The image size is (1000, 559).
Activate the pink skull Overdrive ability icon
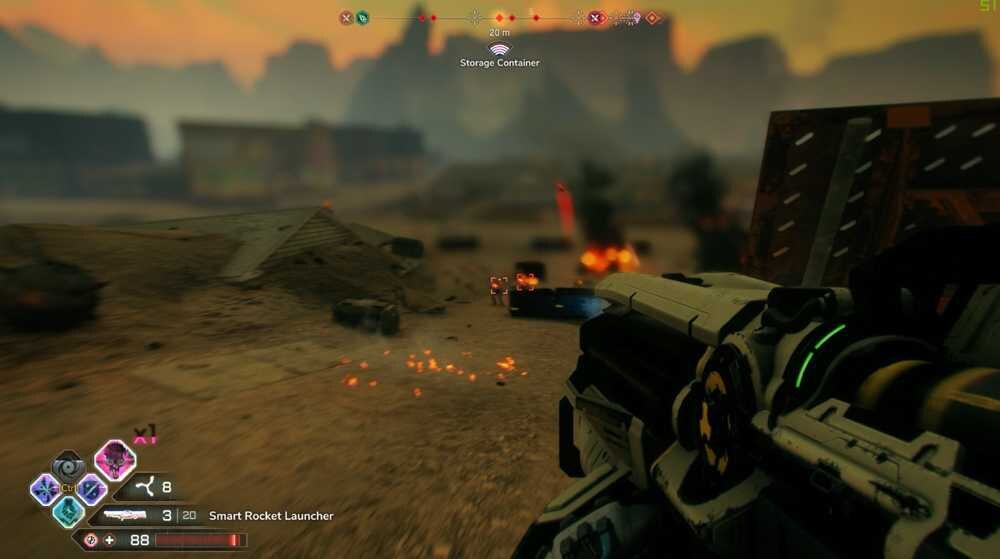115,459
